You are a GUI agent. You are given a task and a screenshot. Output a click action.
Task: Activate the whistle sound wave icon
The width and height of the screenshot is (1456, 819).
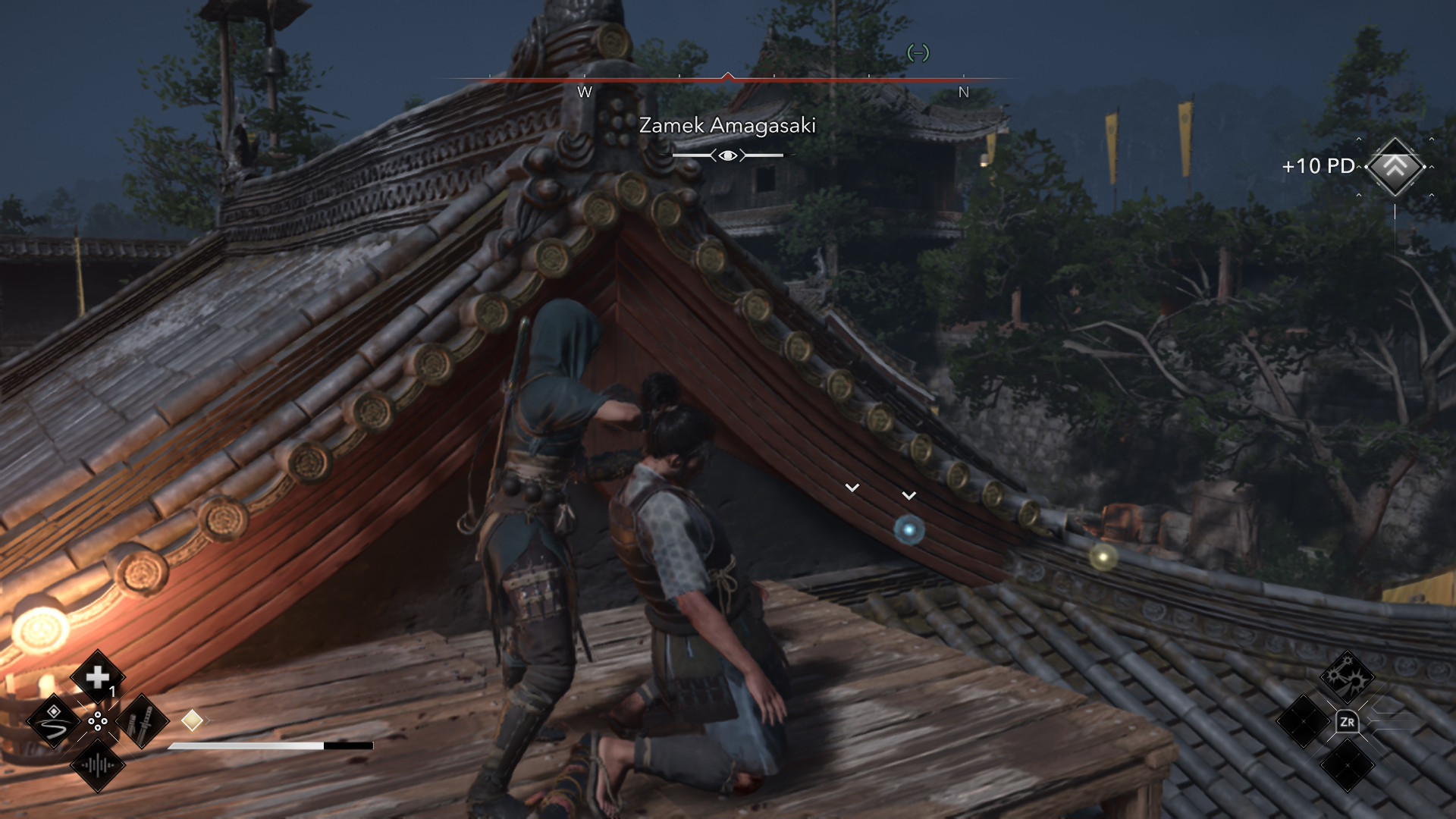click(98, 765)
